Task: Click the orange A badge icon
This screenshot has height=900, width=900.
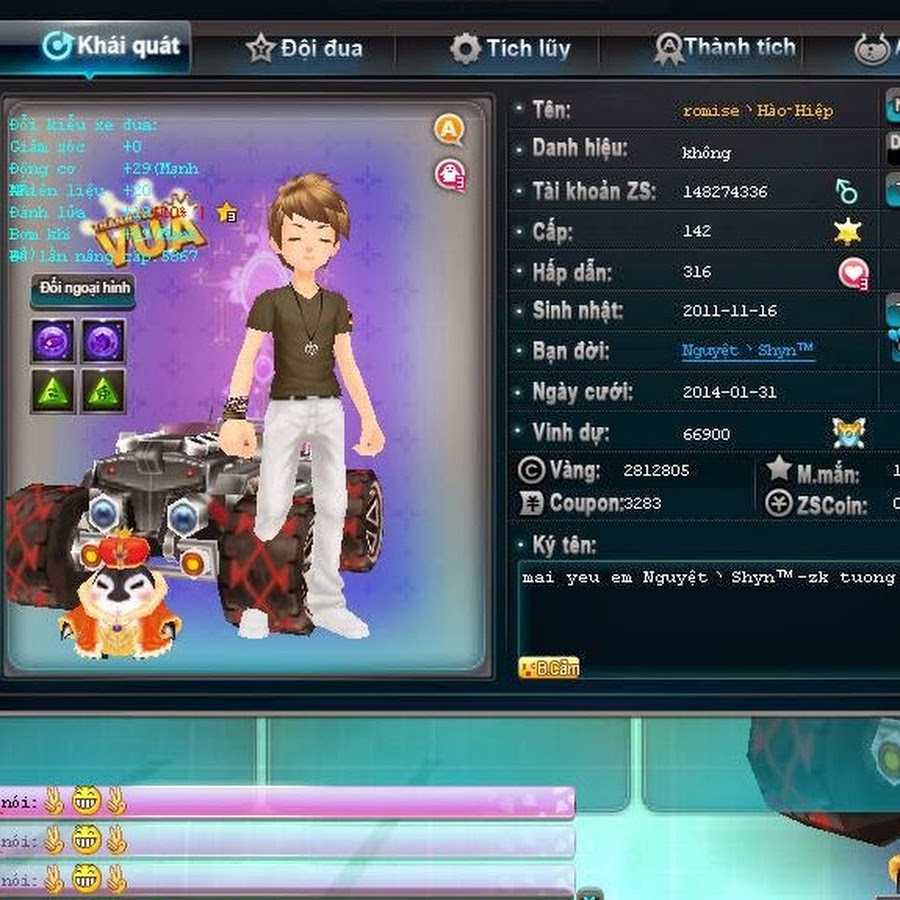Action: [449, 129]
